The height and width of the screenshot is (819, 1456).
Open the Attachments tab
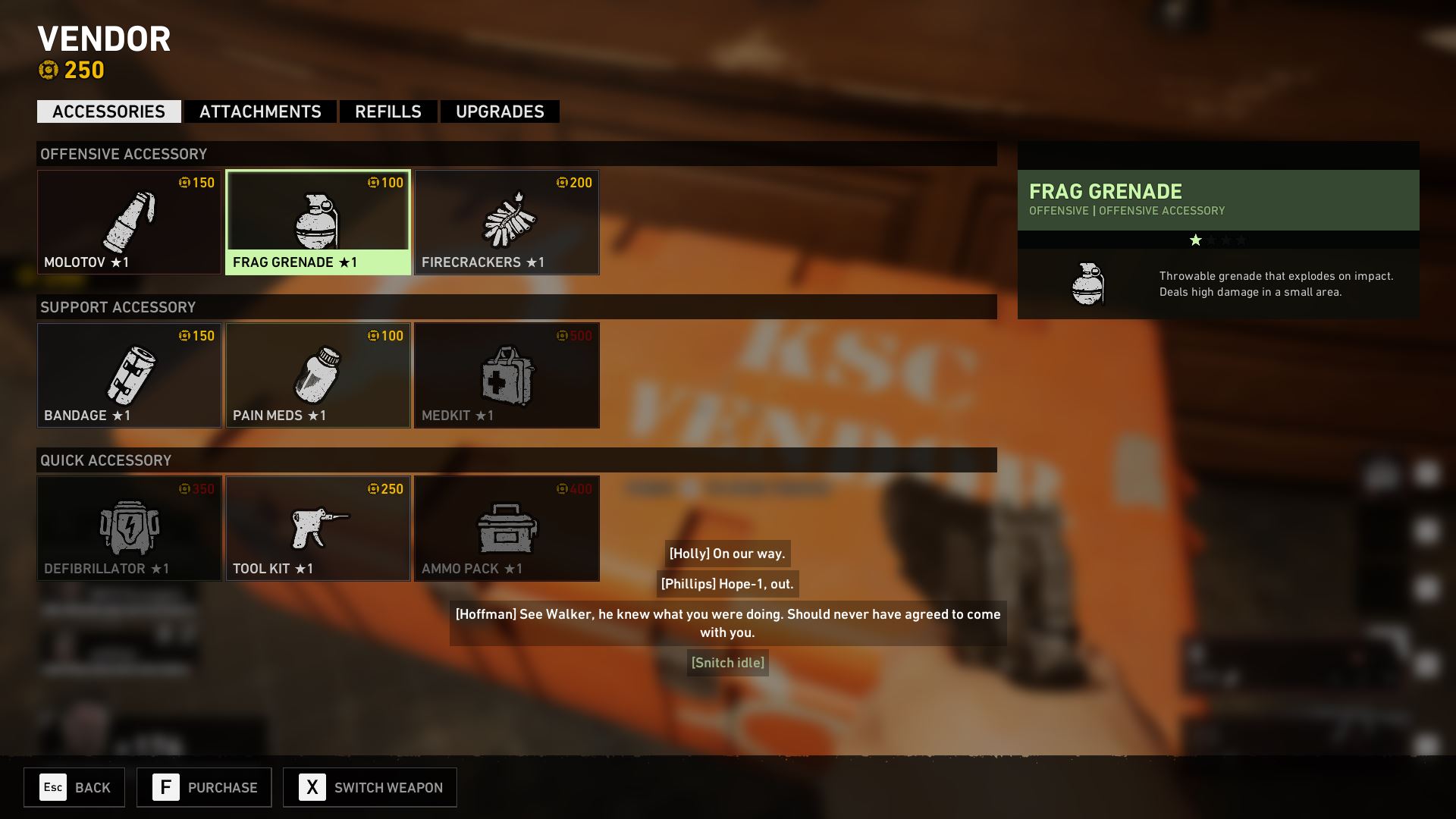click(x=260, y=111)
